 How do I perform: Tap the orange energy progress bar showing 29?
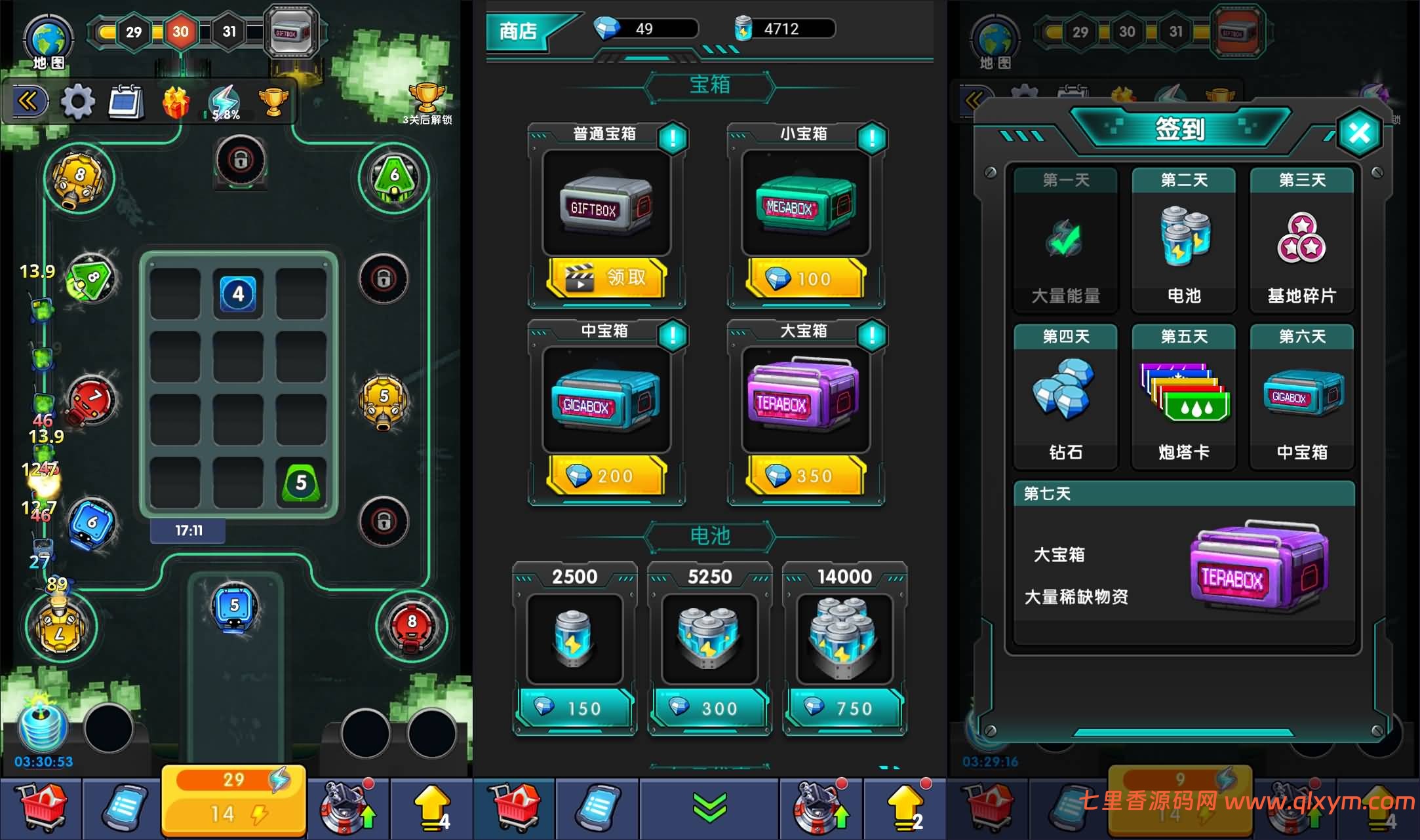pos(233,781)
